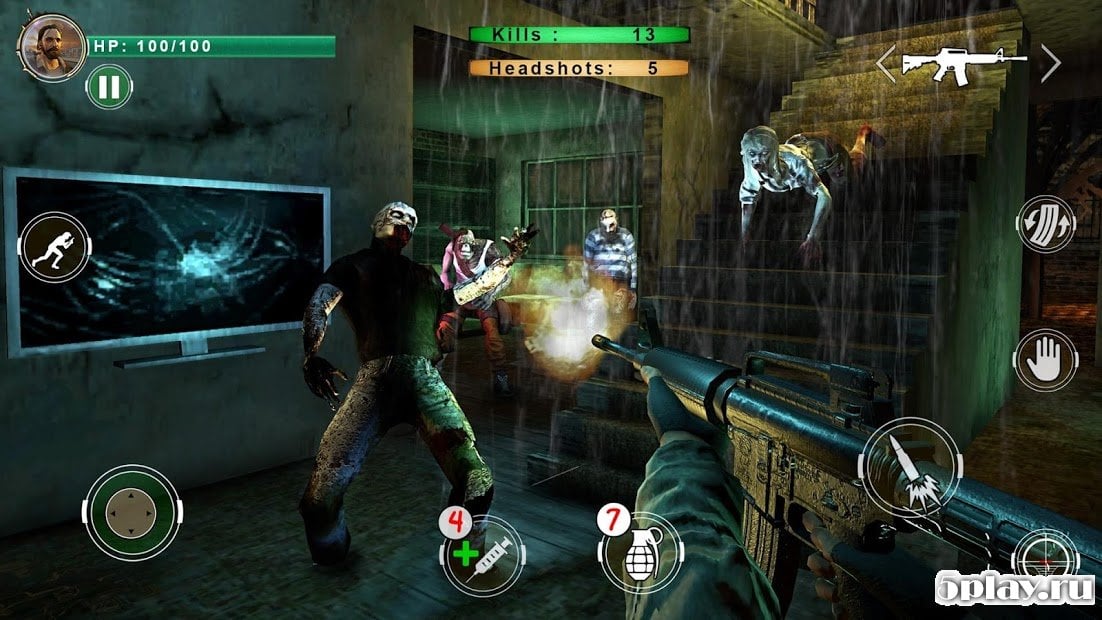The height and width of the screenshot is (620, 1102).
Task: Tap the sprint running-man button
Action: click(x=53, y=244)
